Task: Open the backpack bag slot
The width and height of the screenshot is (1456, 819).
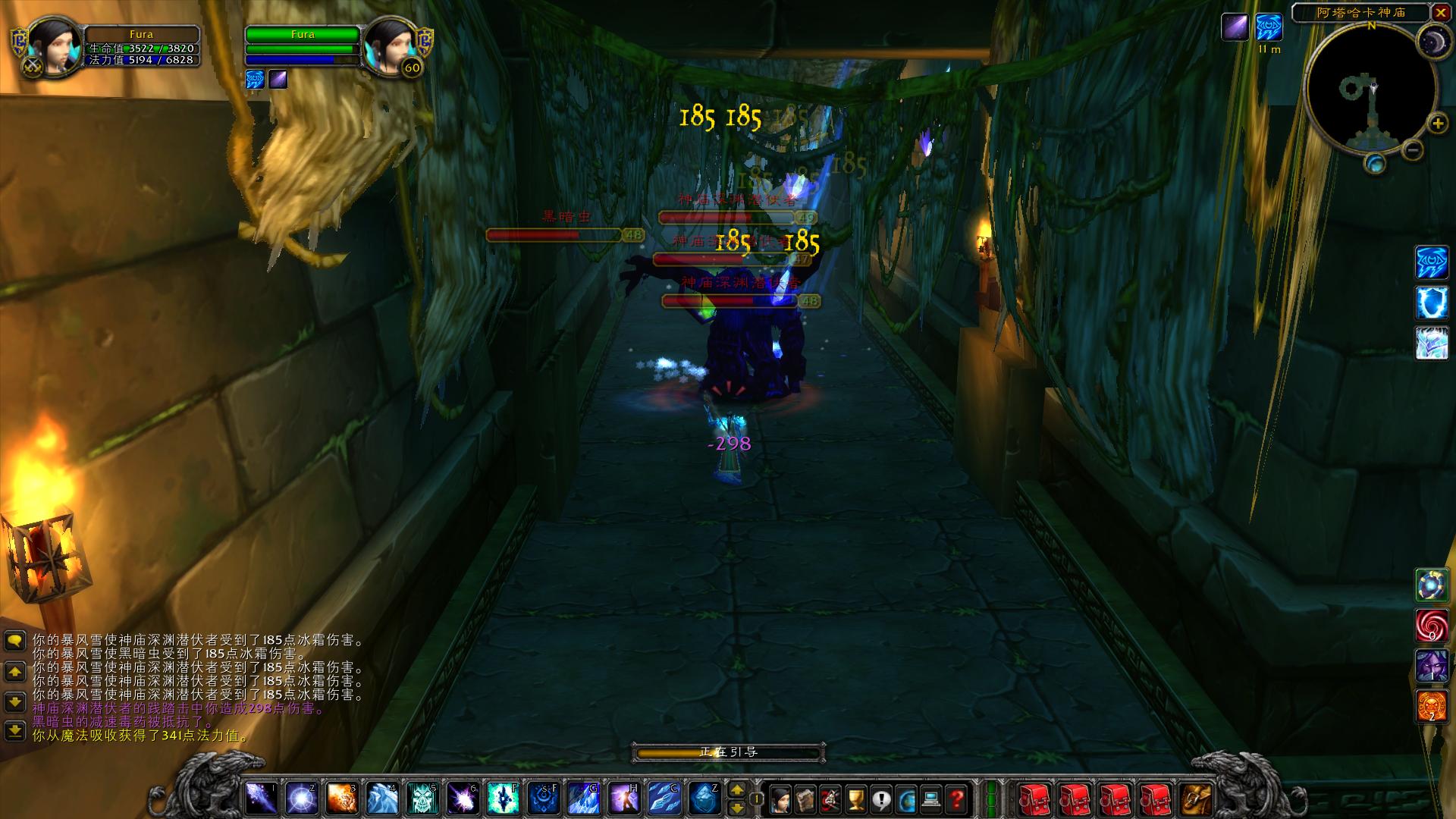Action: coord(1196,799)
